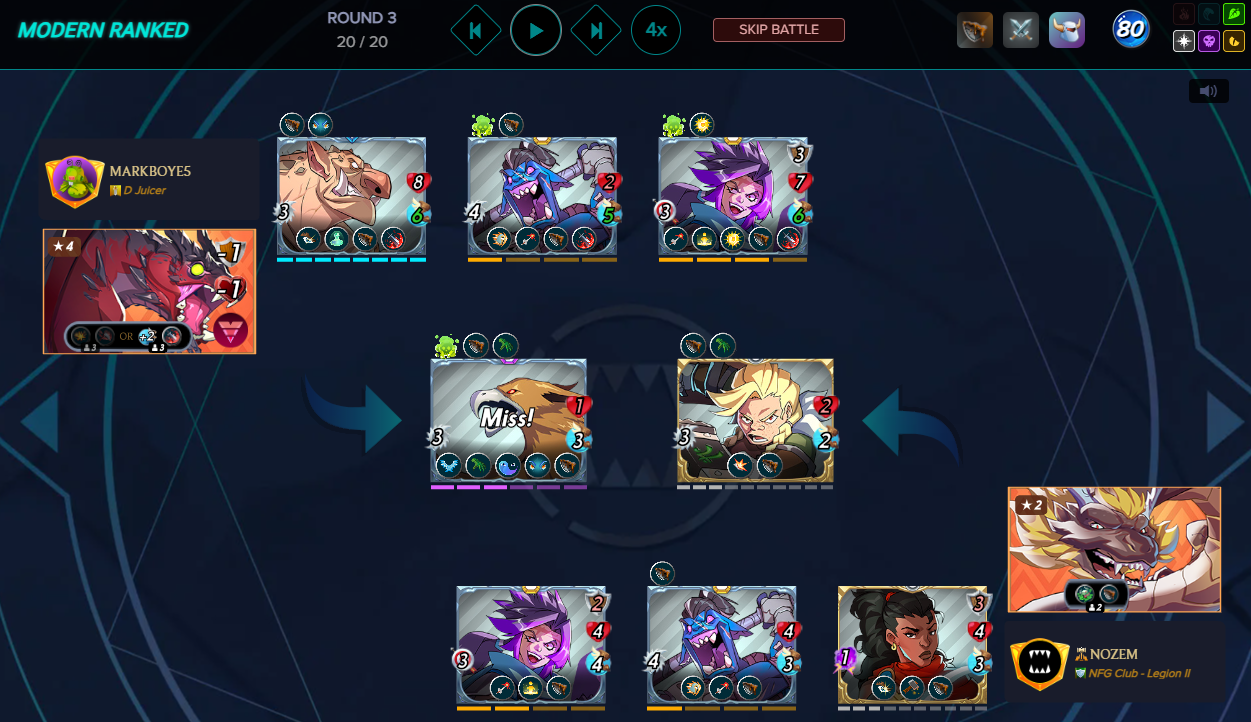Skip the battle replay
Viewport: 1251px width, 722px height.
pos(778,30)
